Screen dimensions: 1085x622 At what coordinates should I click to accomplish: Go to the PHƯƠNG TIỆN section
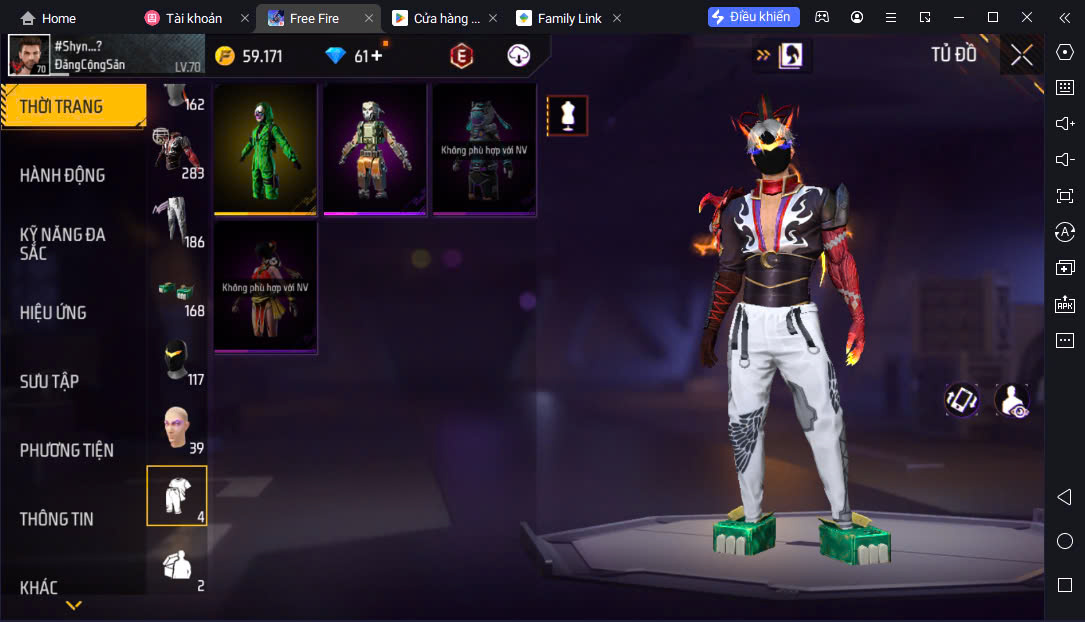66,450
